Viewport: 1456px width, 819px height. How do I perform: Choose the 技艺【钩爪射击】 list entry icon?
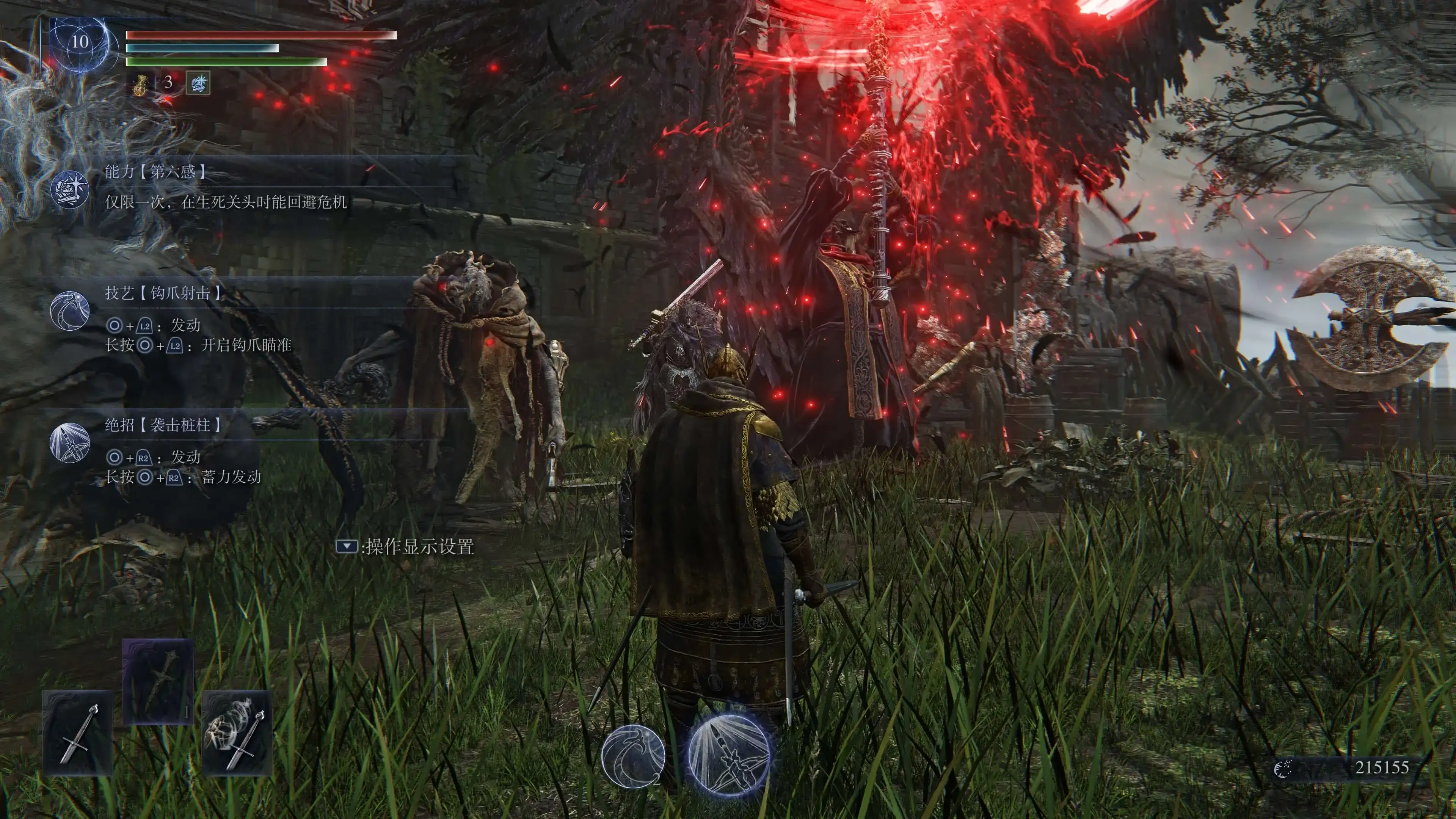pos(69,310)
